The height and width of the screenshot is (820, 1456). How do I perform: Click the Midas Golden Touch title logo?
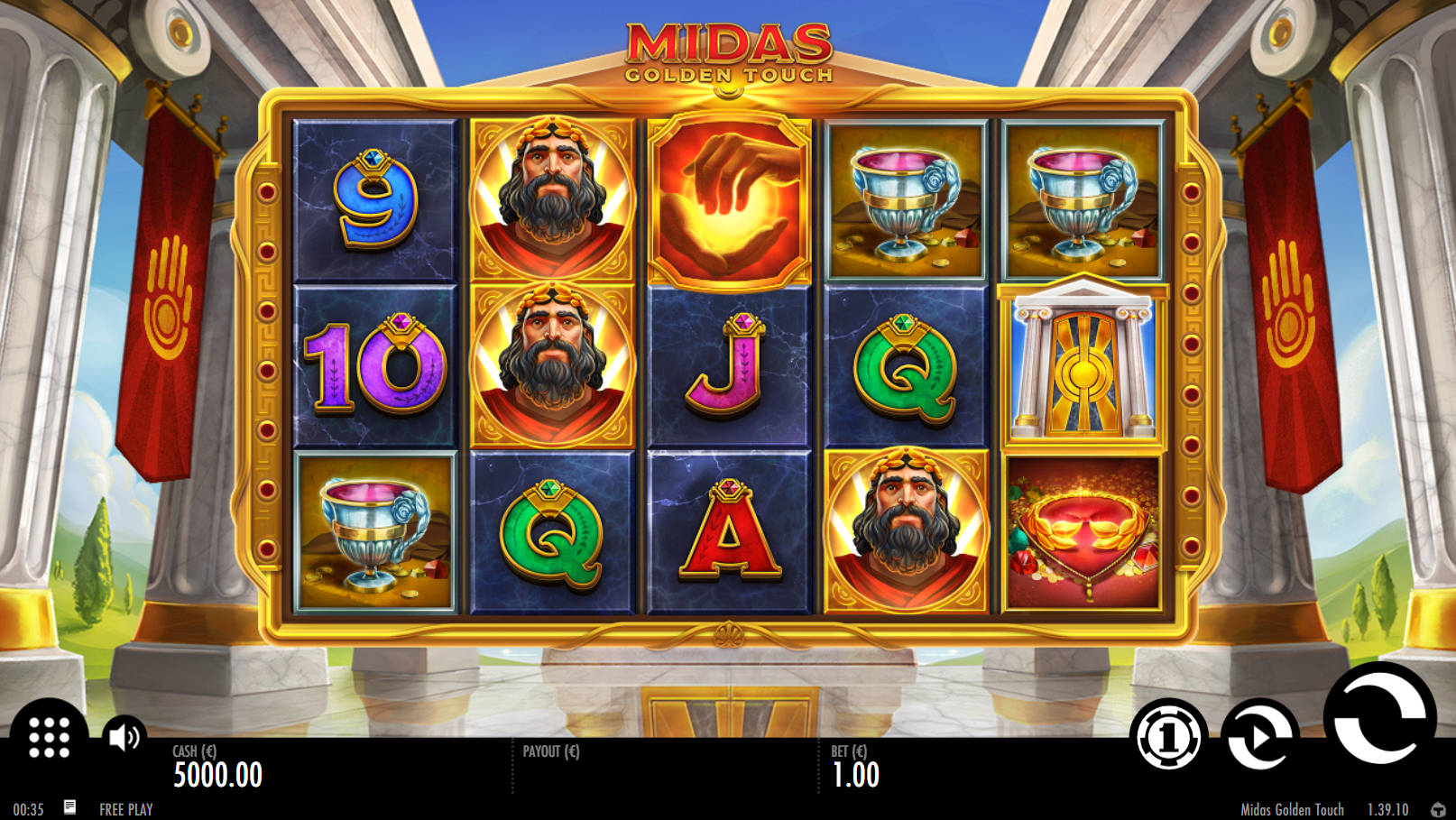click(x=726, y=50)
